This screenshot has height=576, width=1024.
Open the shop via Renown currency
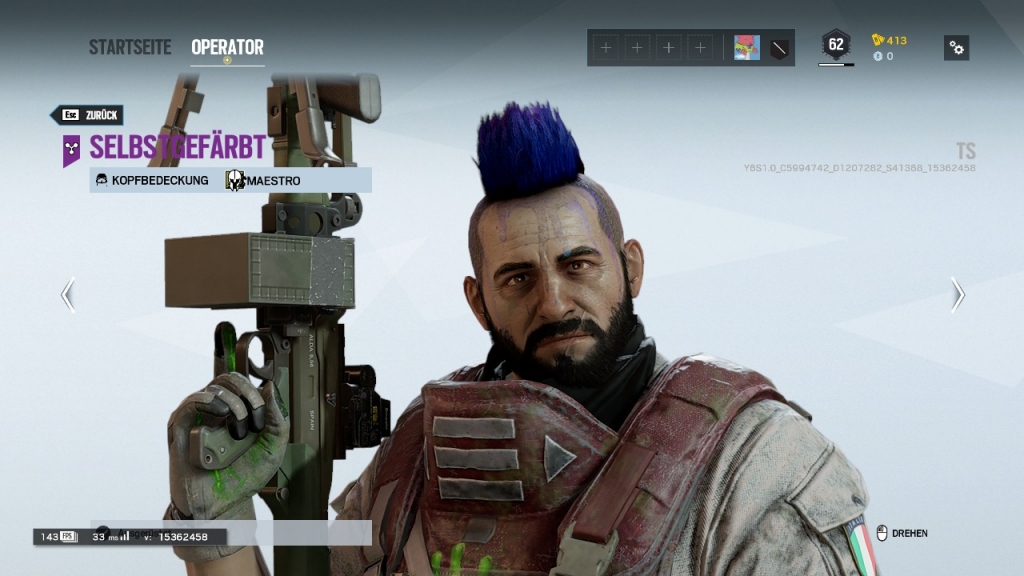tap(889, 41)
